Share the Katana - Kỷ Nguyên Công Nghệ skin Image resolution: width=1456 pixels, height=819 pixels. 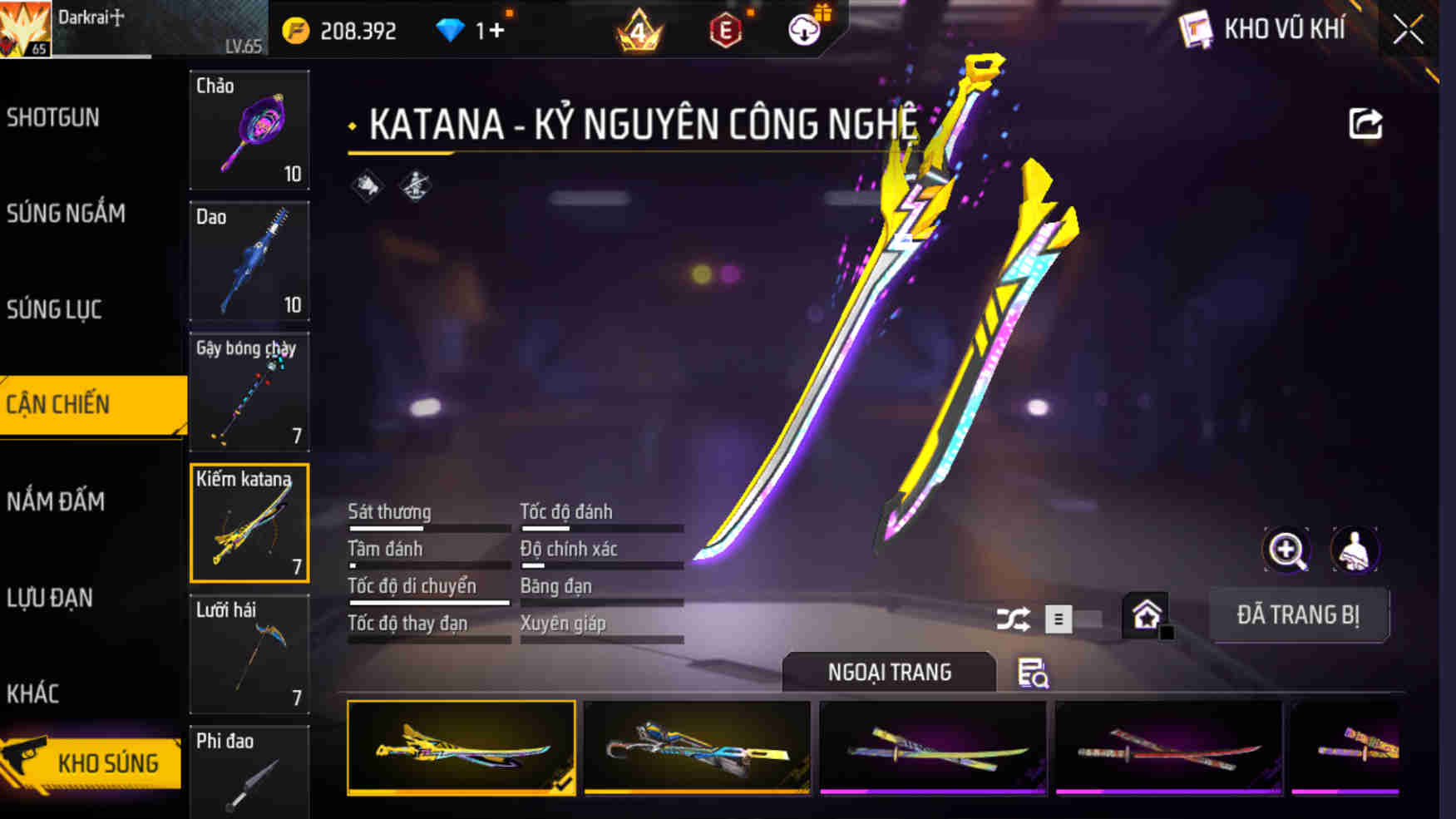1364,123
